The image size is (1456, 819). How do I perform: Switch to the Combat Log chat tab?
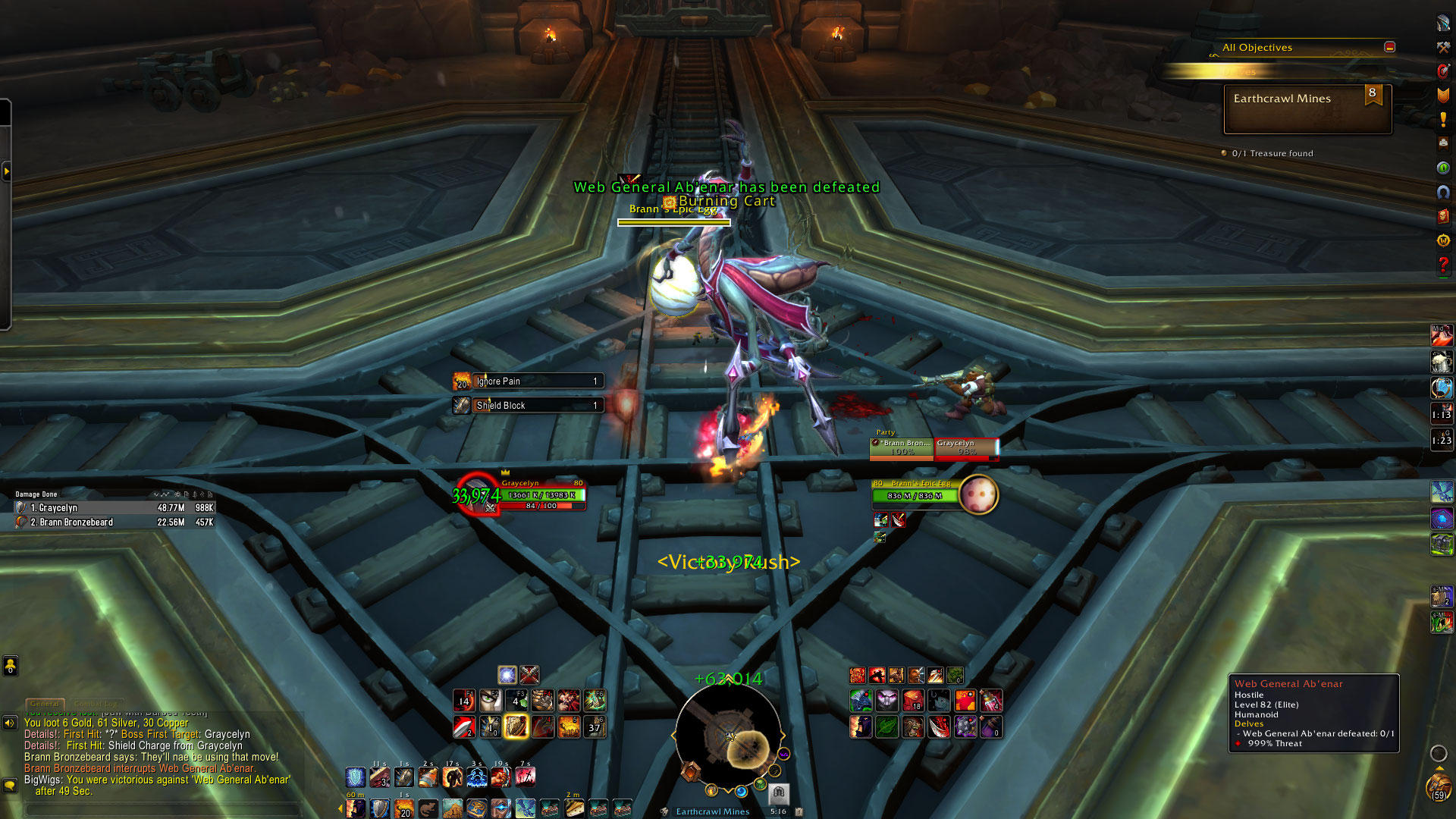[x=96, y=704]
